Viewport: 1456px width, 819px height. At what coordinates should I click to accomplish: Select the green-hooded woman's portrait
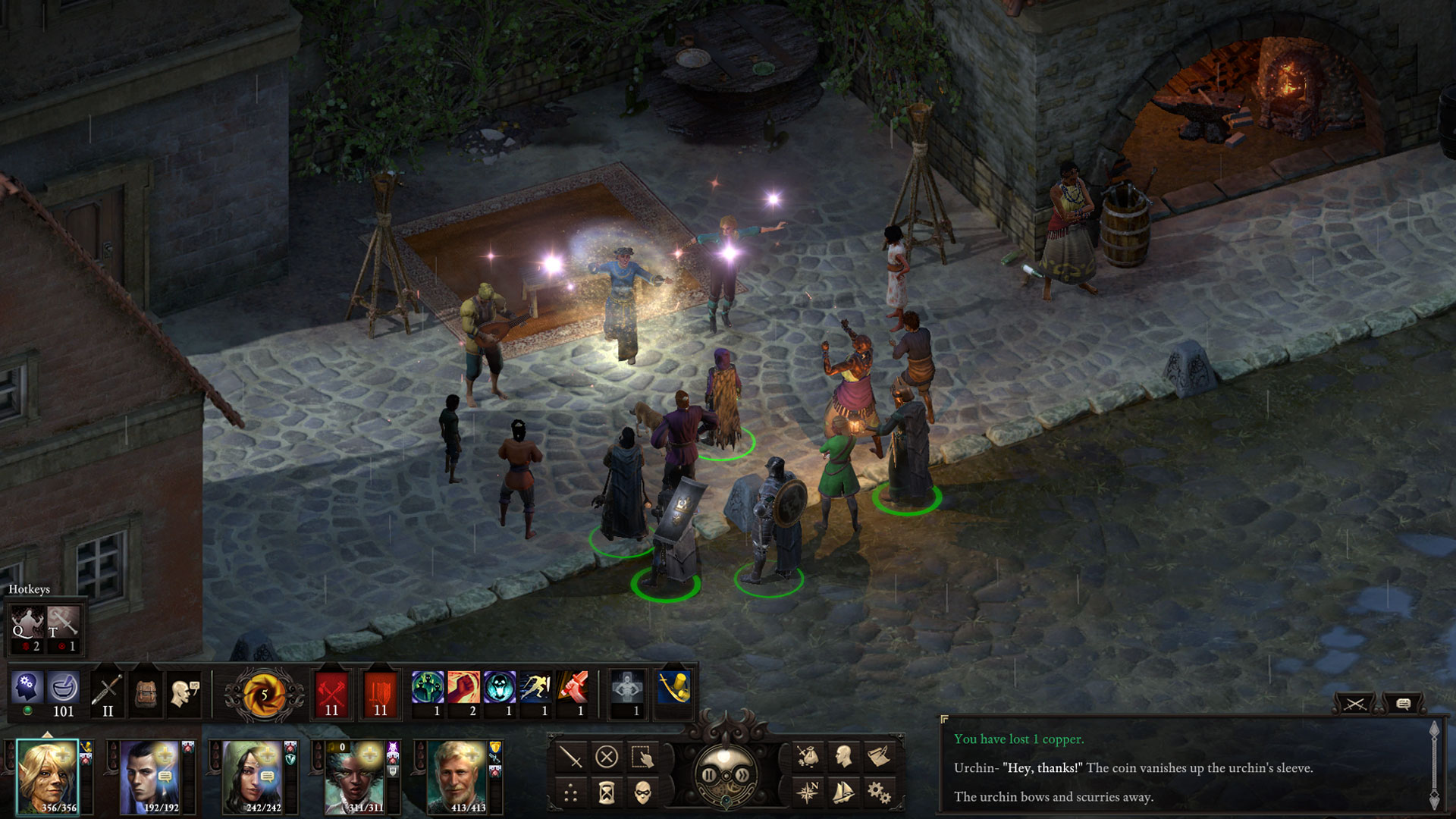253,777
